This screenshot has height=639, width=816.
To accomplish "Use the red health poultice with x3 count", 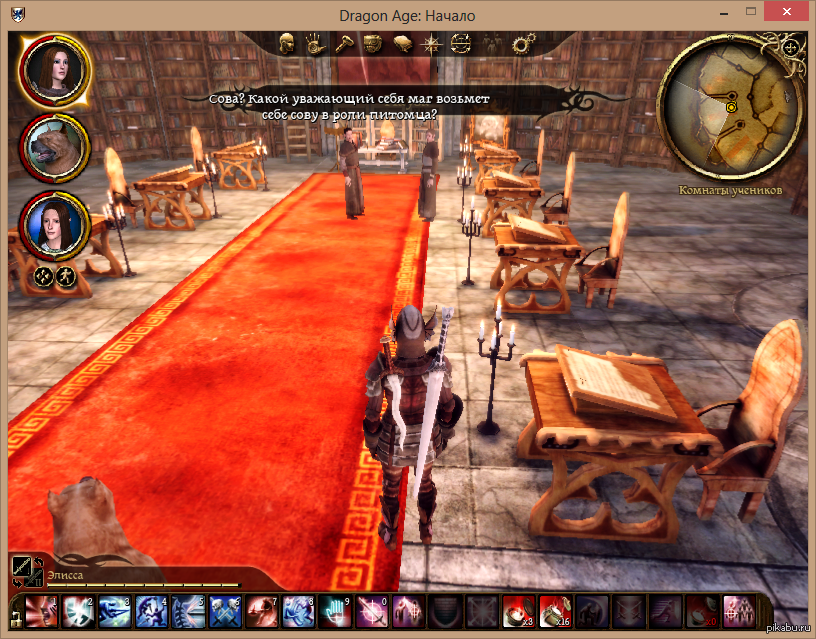I will coord(517,609).
